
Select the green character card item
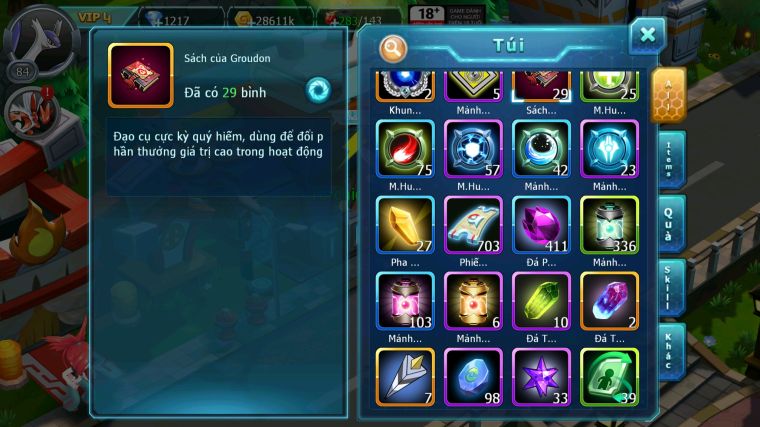tap(609, 377)
